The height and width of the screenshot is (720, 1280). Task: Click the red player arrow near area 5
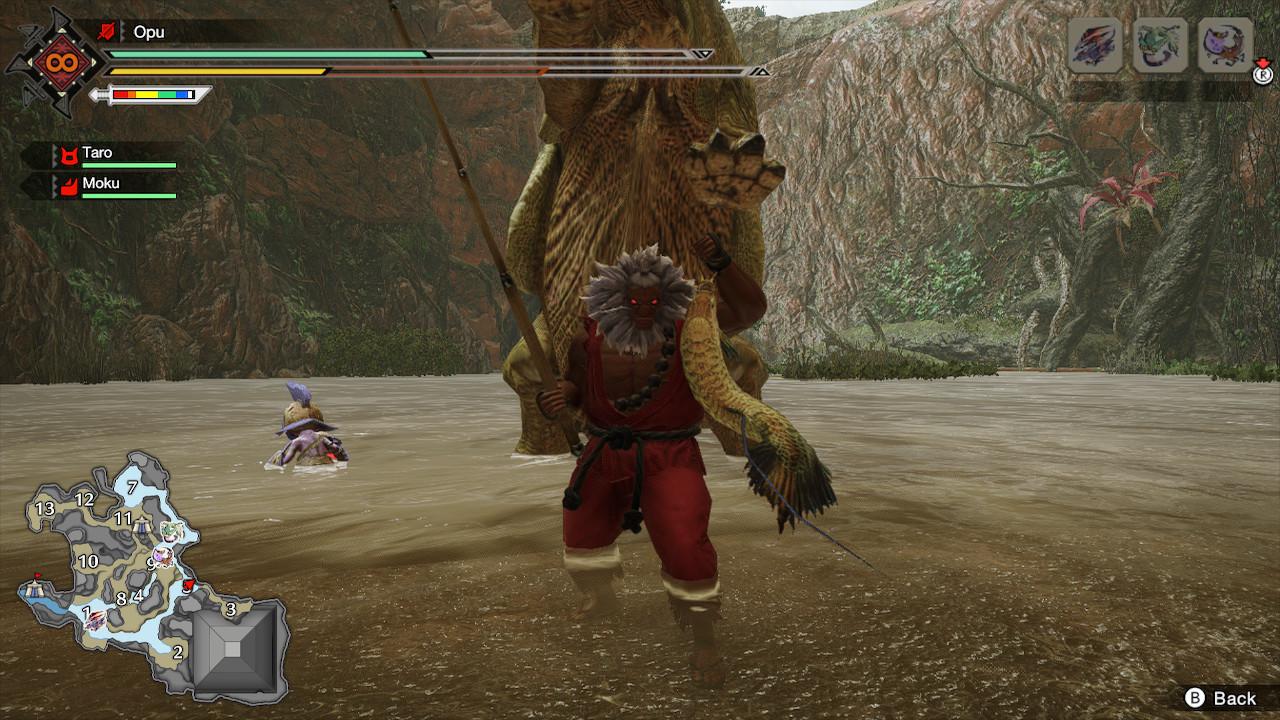click(x=188, y=585)
